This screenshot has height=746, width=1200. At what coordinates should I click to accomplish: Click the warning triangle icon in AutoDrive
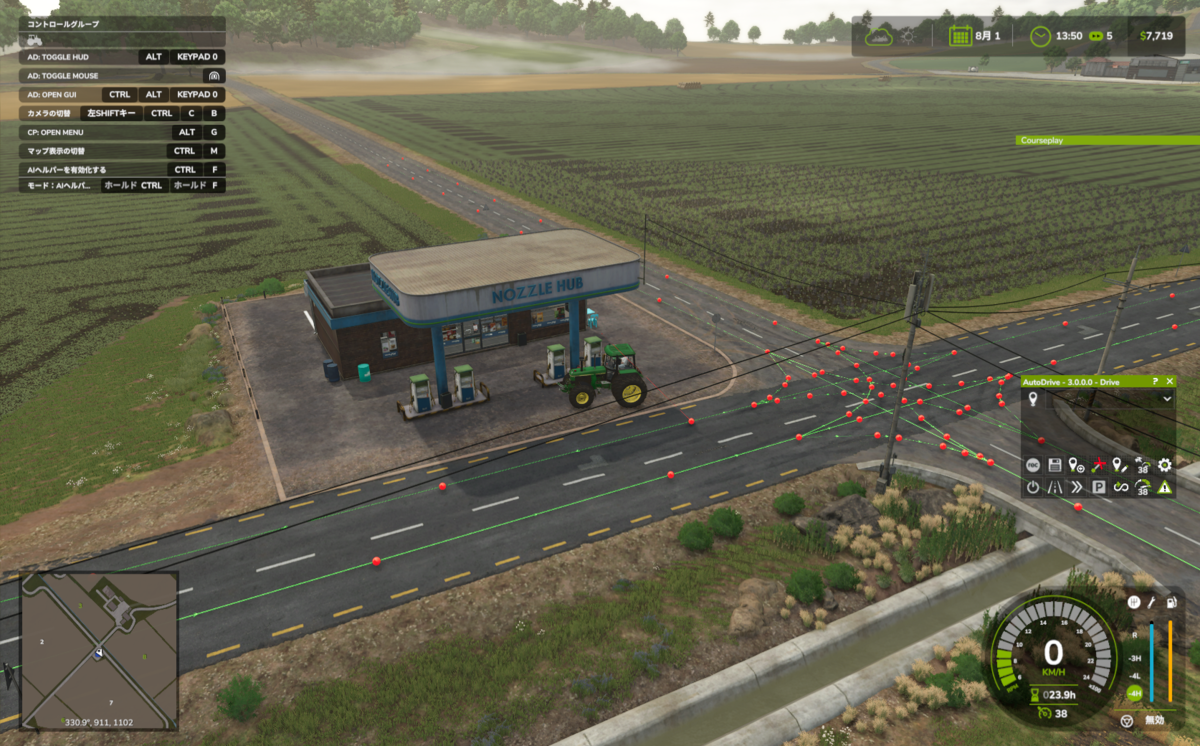[1164, 487]
